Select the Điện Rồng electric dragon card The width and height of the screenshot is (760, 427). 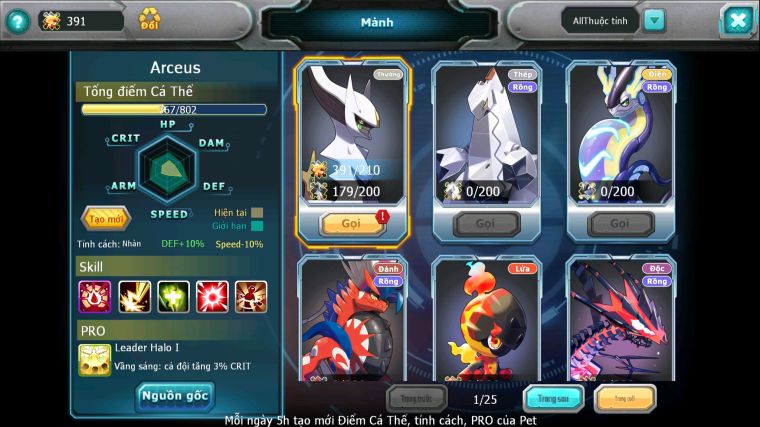(621, 135)
